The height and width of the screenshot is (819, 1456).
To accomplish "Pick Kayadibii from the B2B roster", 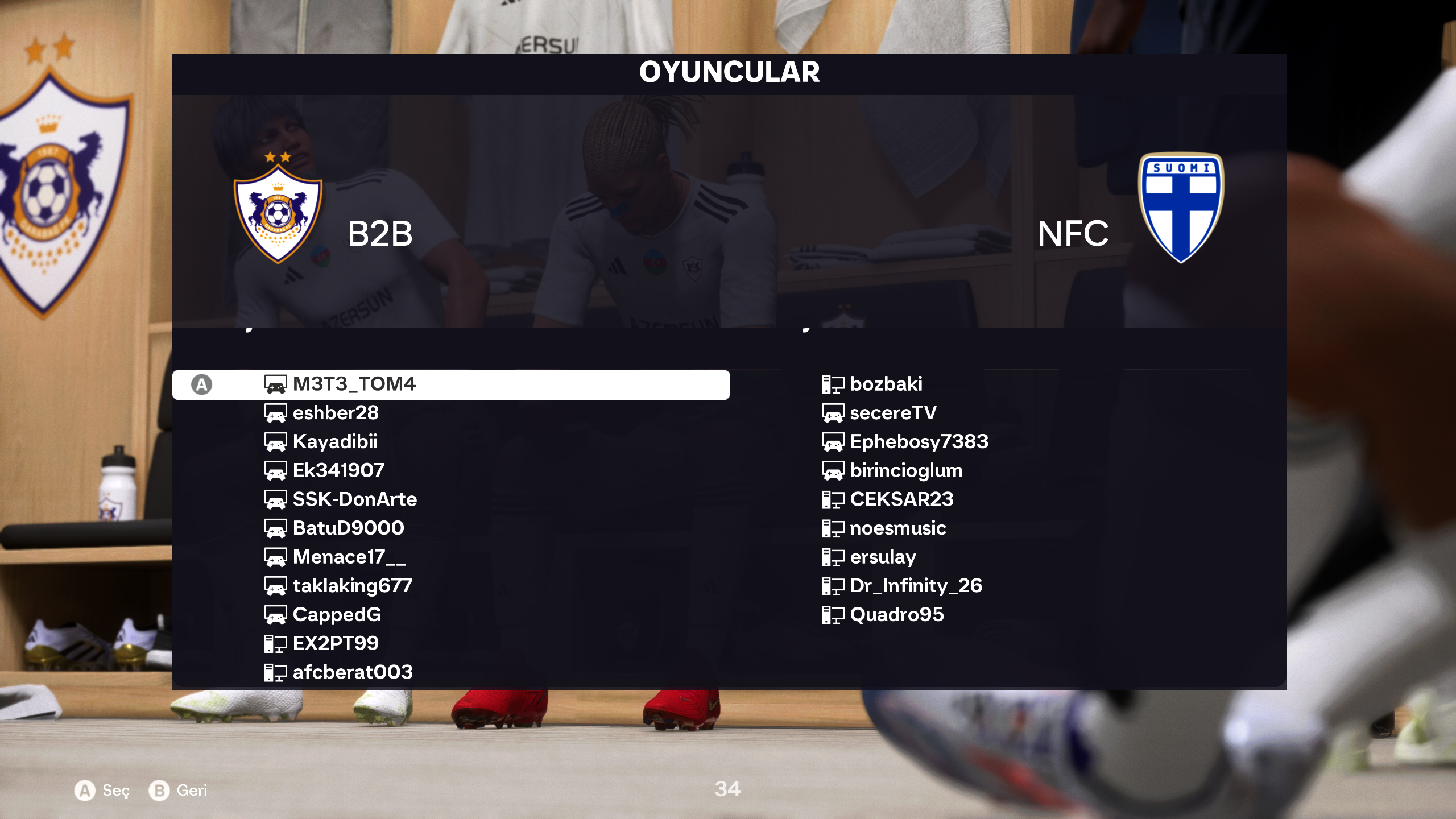I will point(335,442).
